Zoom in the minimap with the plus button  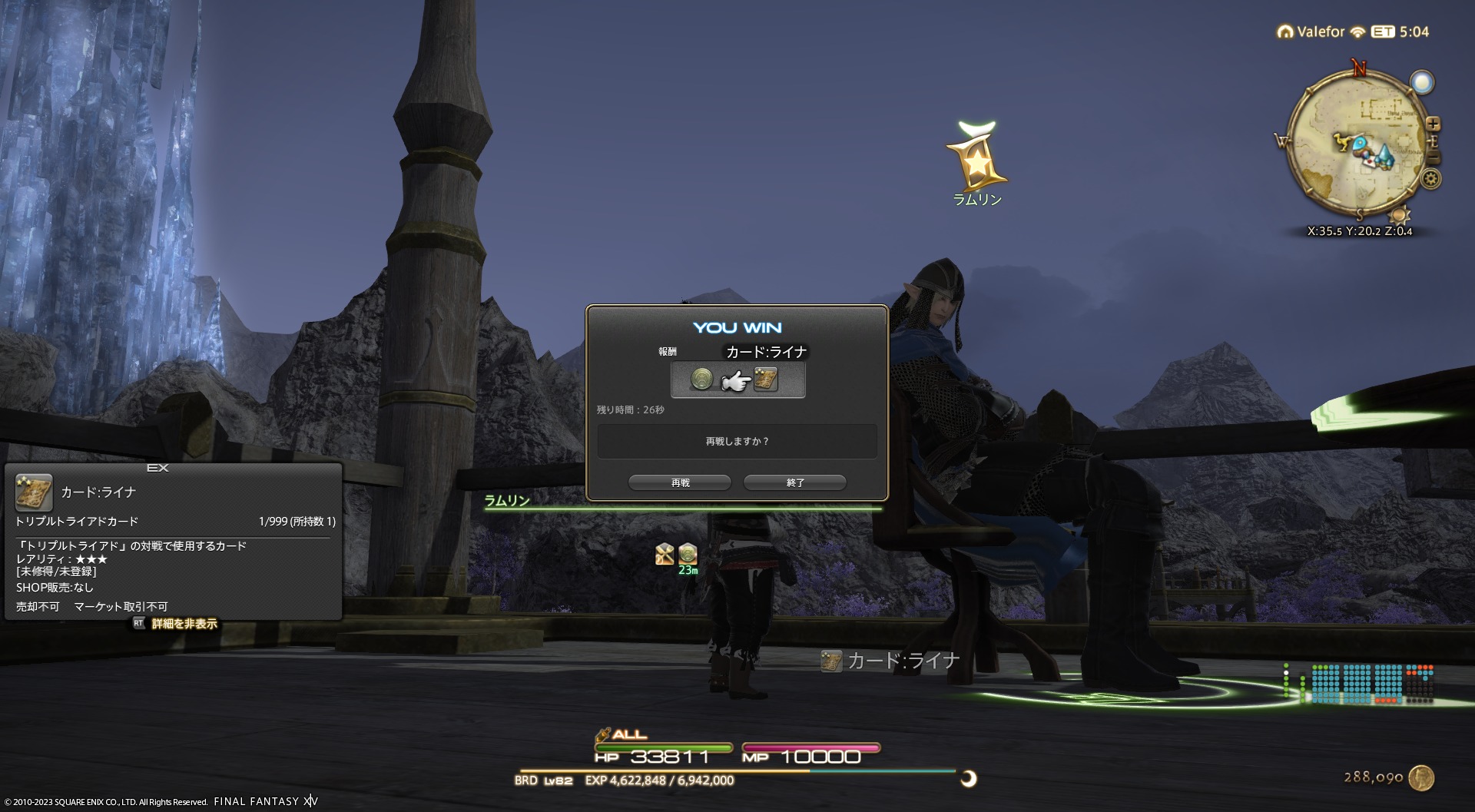pyautogui.click(x=1433, y=124)
